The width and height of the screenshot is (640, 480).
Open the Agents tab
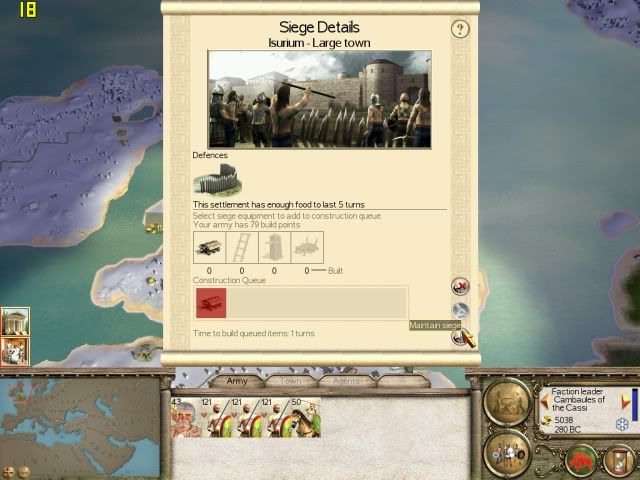347,381
